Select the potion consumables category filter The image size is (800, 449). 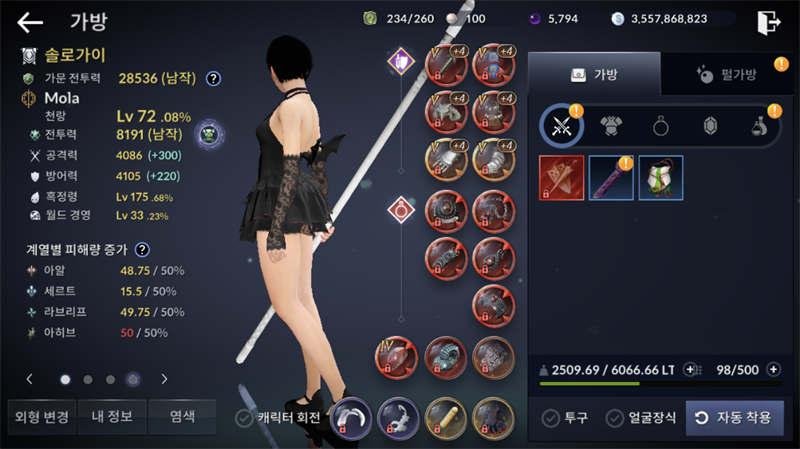[x=758, y=126]
